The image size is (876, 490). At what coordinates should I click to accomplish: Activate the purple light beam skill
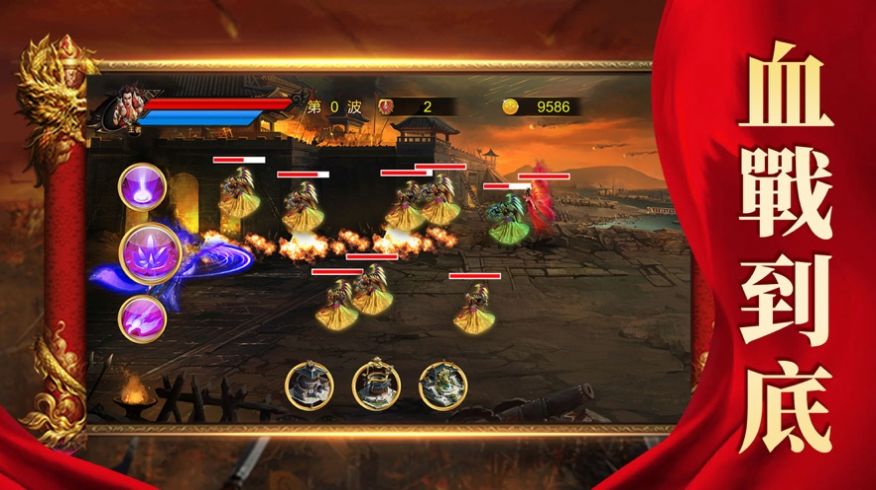coord(142,186)
